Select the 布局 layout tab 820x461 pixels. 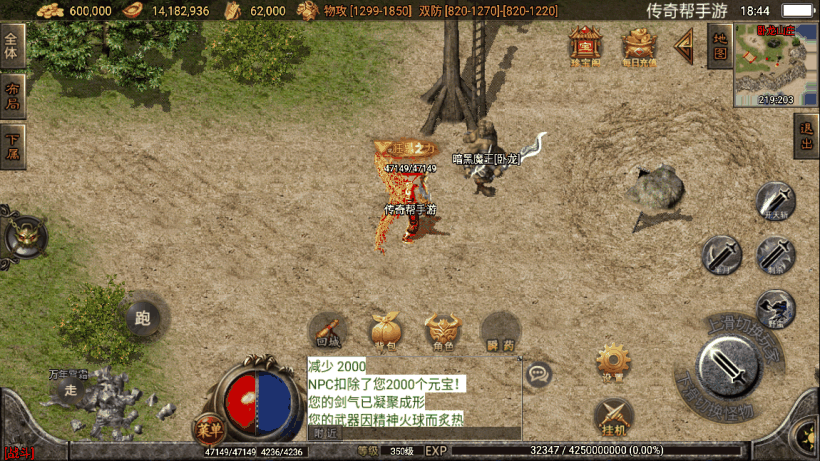(12, 97)
